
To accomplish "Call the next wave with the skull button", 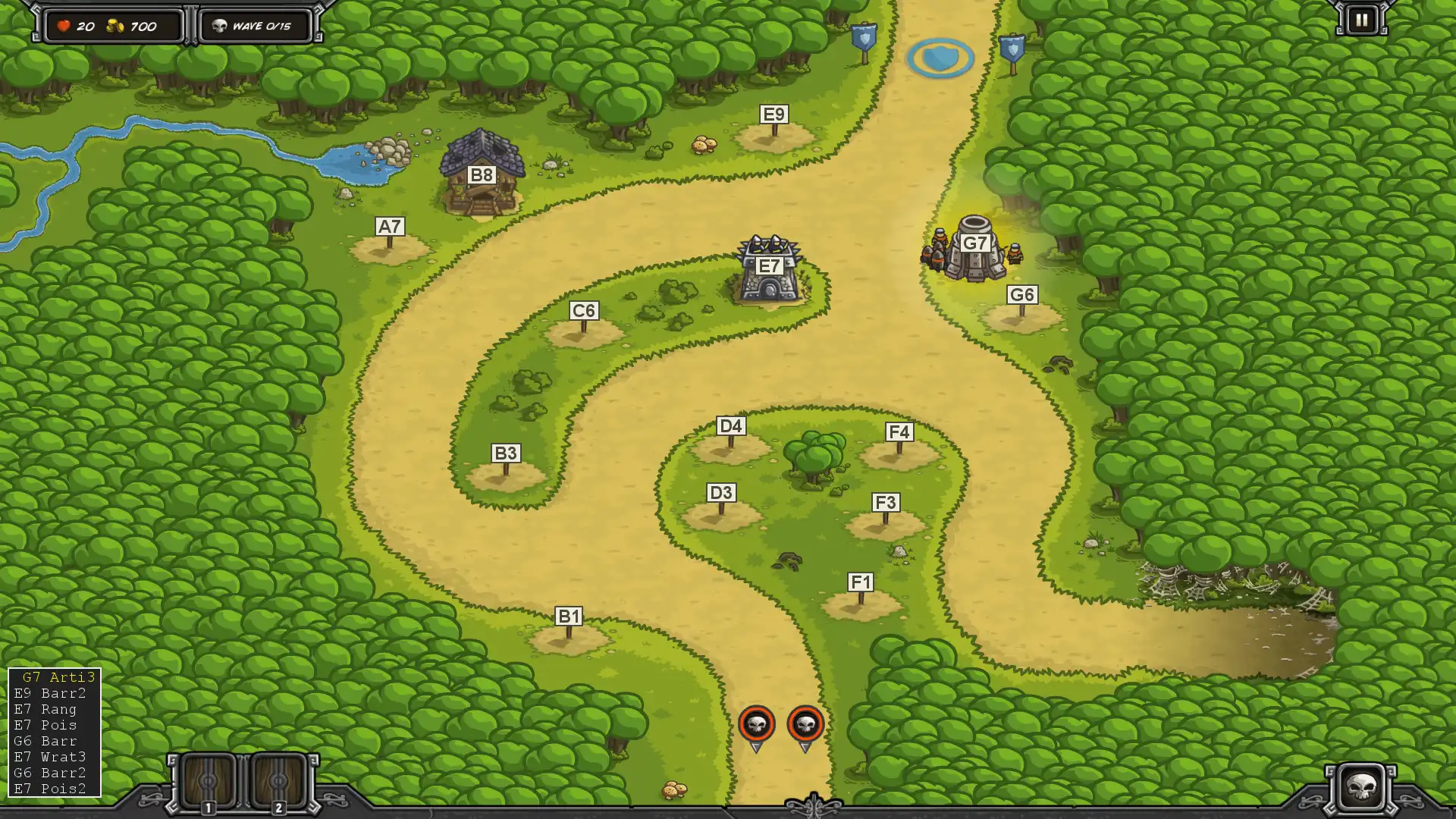I will (1361, 787).
